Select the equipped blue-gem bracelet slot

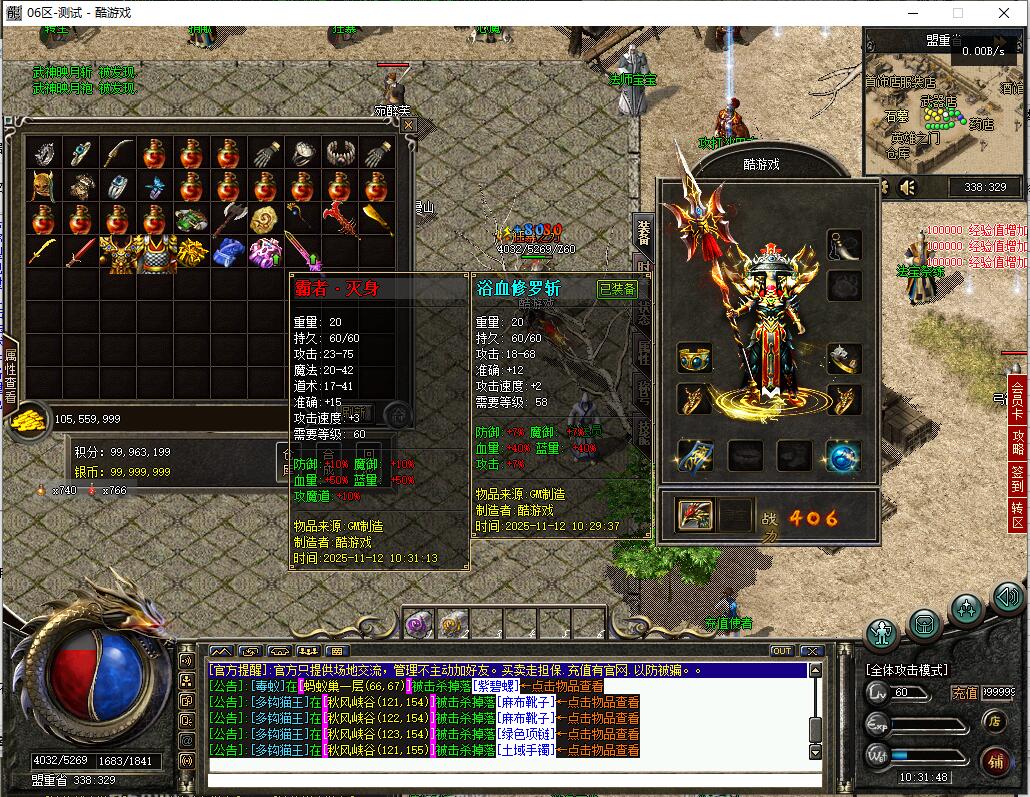694,357
